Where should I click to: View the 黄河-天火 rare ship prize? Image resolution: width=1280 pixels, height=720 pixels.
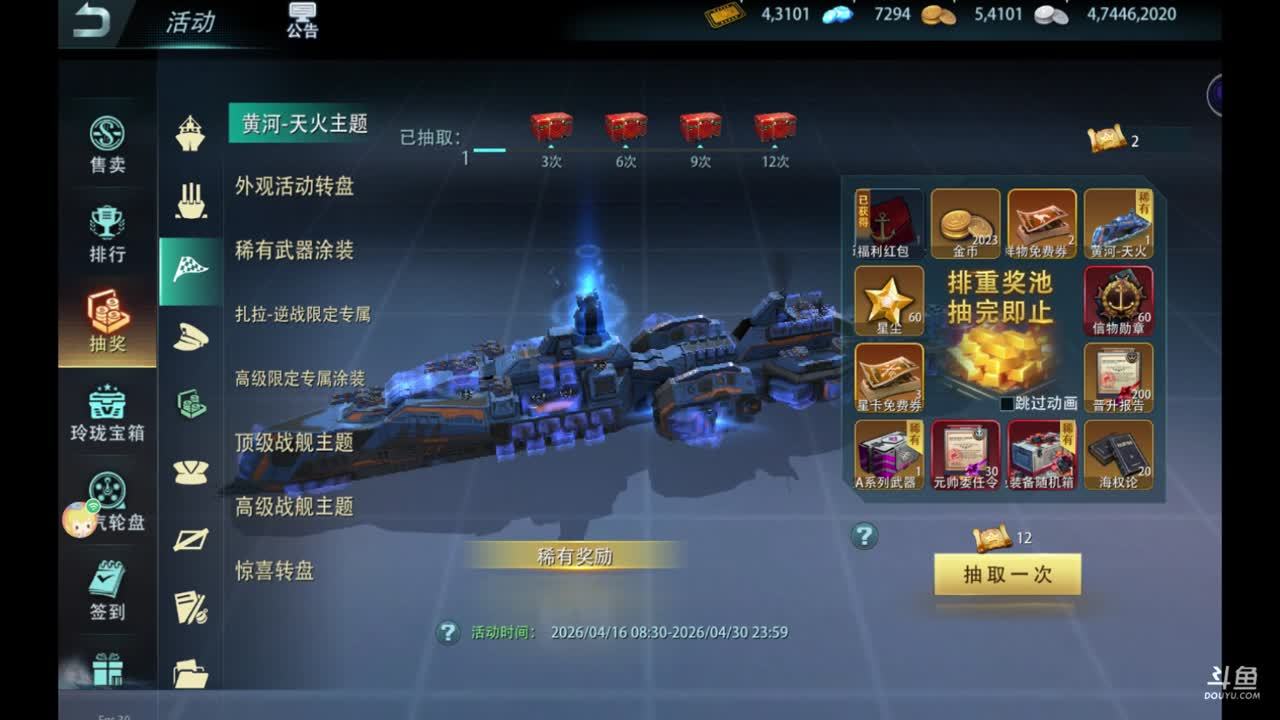click(x=1118, y=223)
